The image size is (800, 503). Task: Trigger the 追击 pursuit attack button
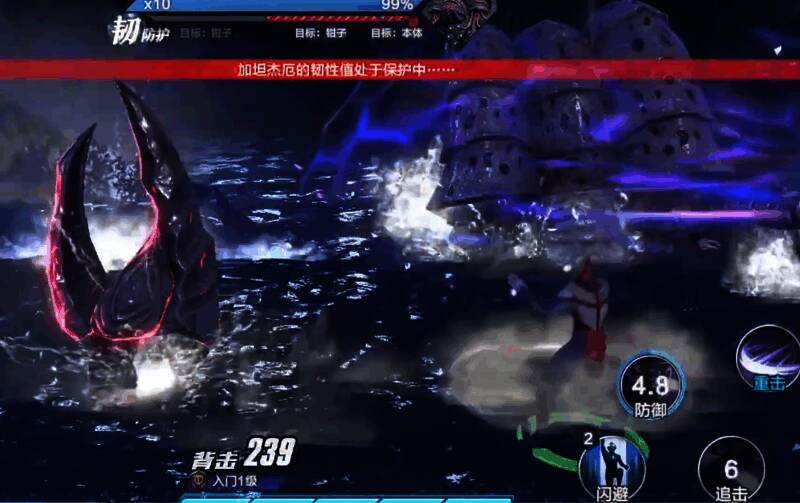pos(731,471)
